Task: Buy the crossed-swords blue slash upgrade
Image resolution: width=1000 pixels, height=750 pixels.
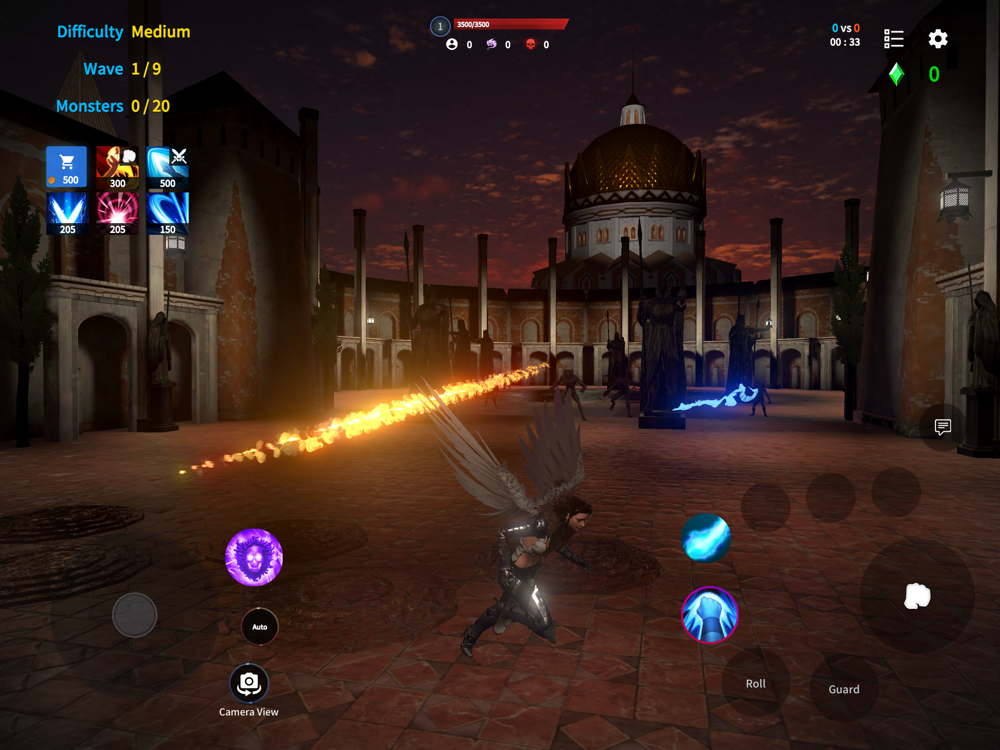Action: click(x=167, y=167)
